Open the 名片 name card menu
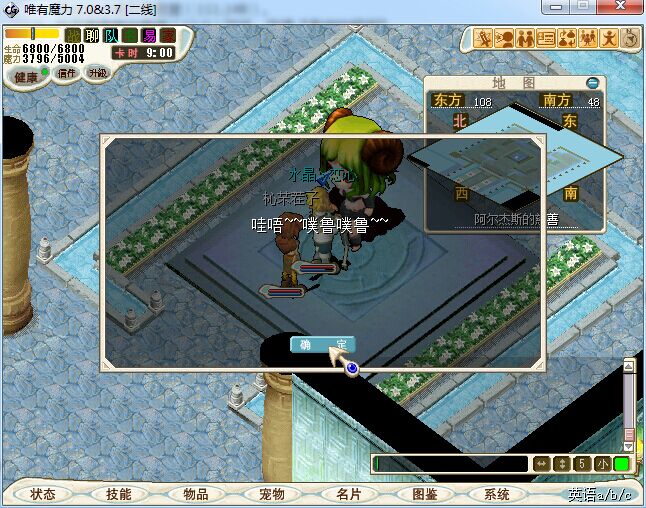646x508 pixels. (348, 494)
